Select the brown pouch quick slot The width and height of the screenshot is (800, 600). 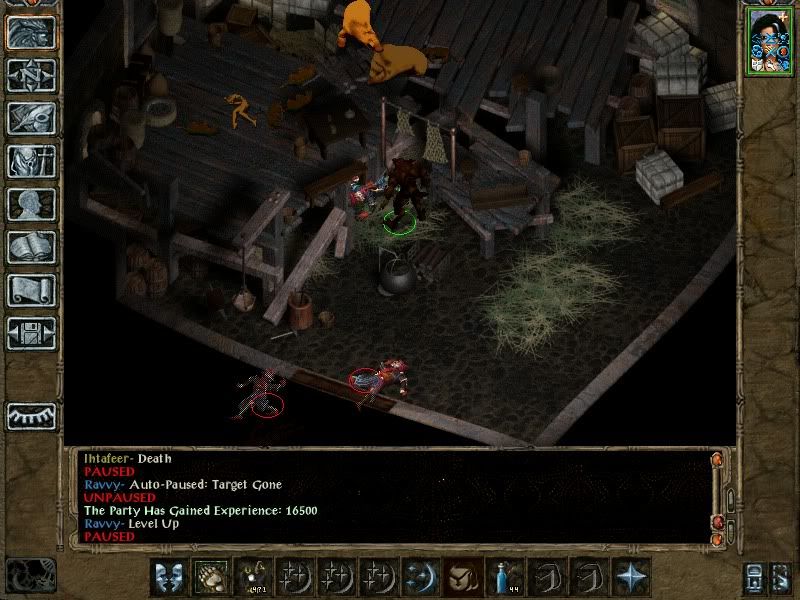[464, 579]
